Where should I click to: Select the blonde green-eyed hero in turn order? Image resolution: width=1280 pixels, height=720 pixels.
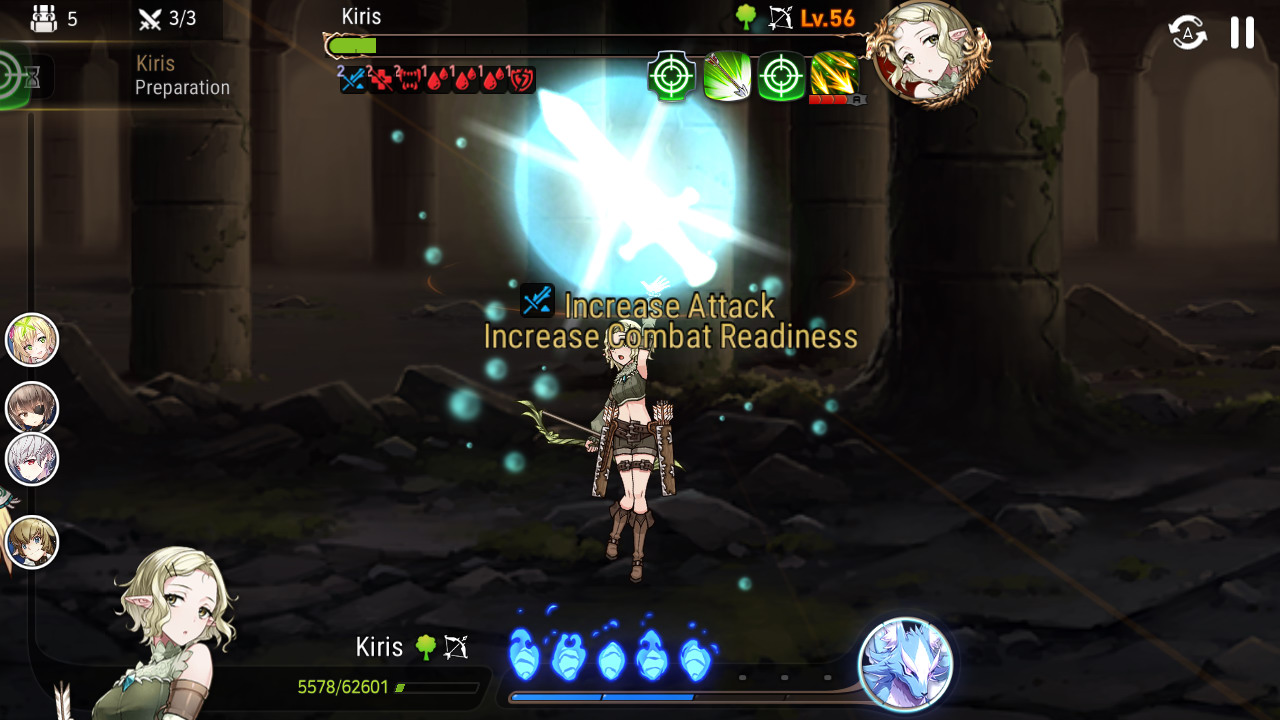32,340
